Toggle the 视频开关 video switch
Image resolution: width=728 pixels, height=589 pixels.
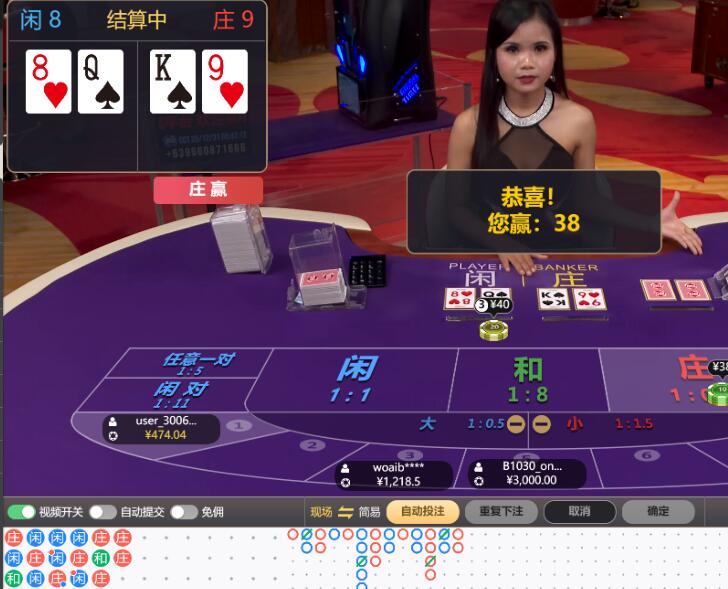(x=21, y=512)
